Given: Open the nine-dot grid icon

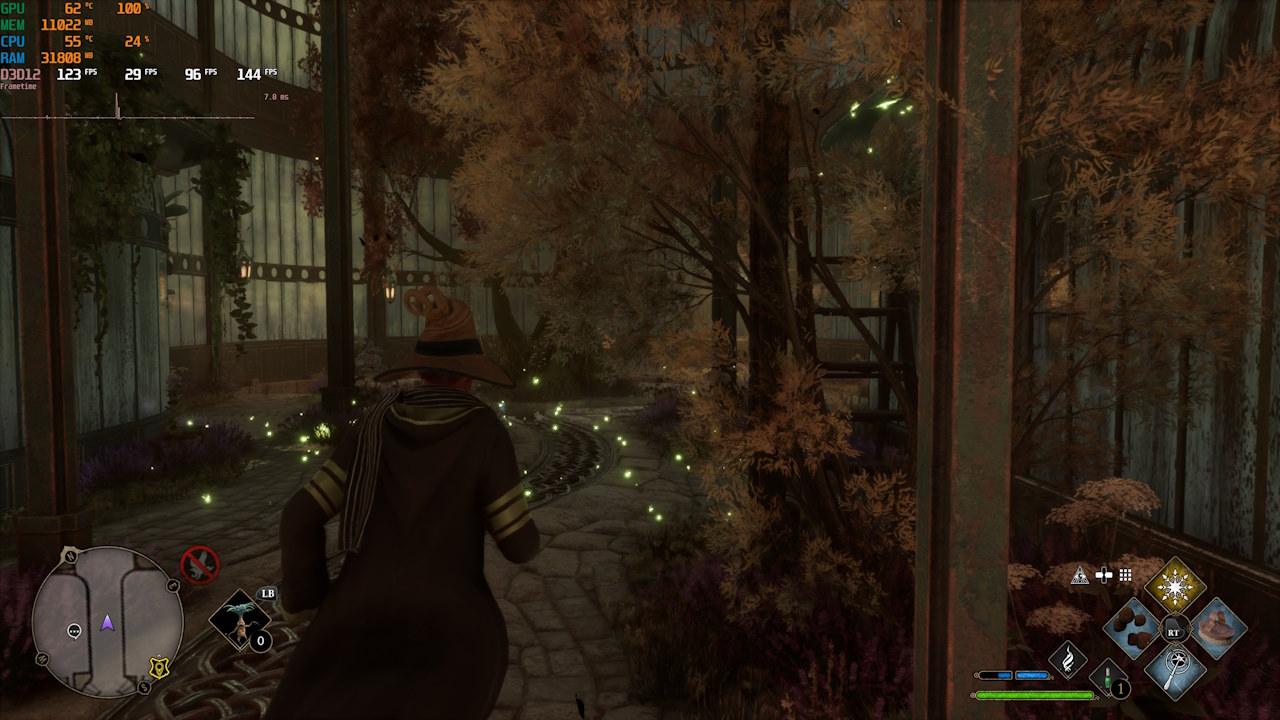Looking at the screenshot, I should [x=1126, y=575].
